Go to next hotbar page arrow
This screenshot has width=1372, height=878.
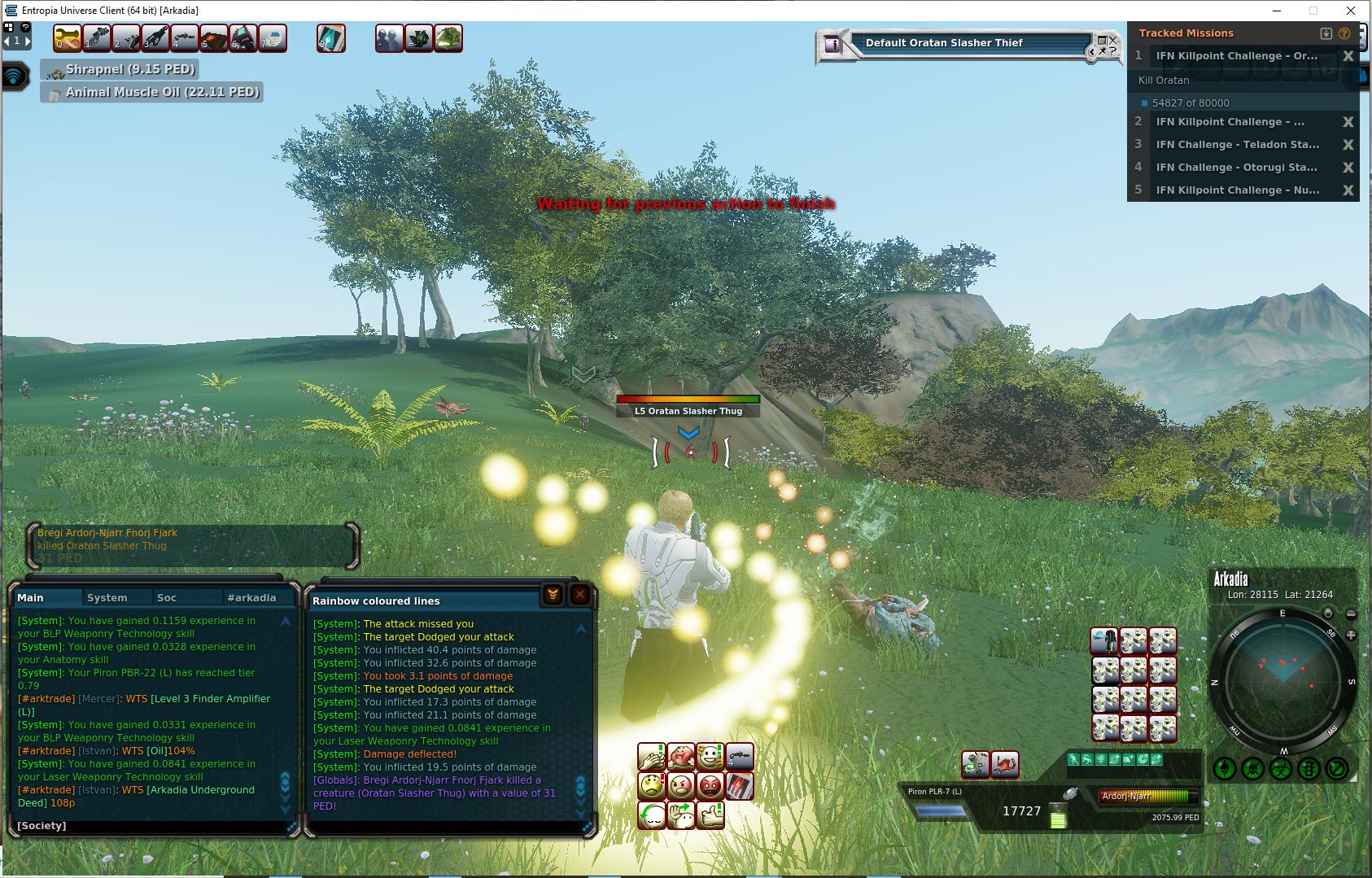pyautogui.click(x=28, y=41)
